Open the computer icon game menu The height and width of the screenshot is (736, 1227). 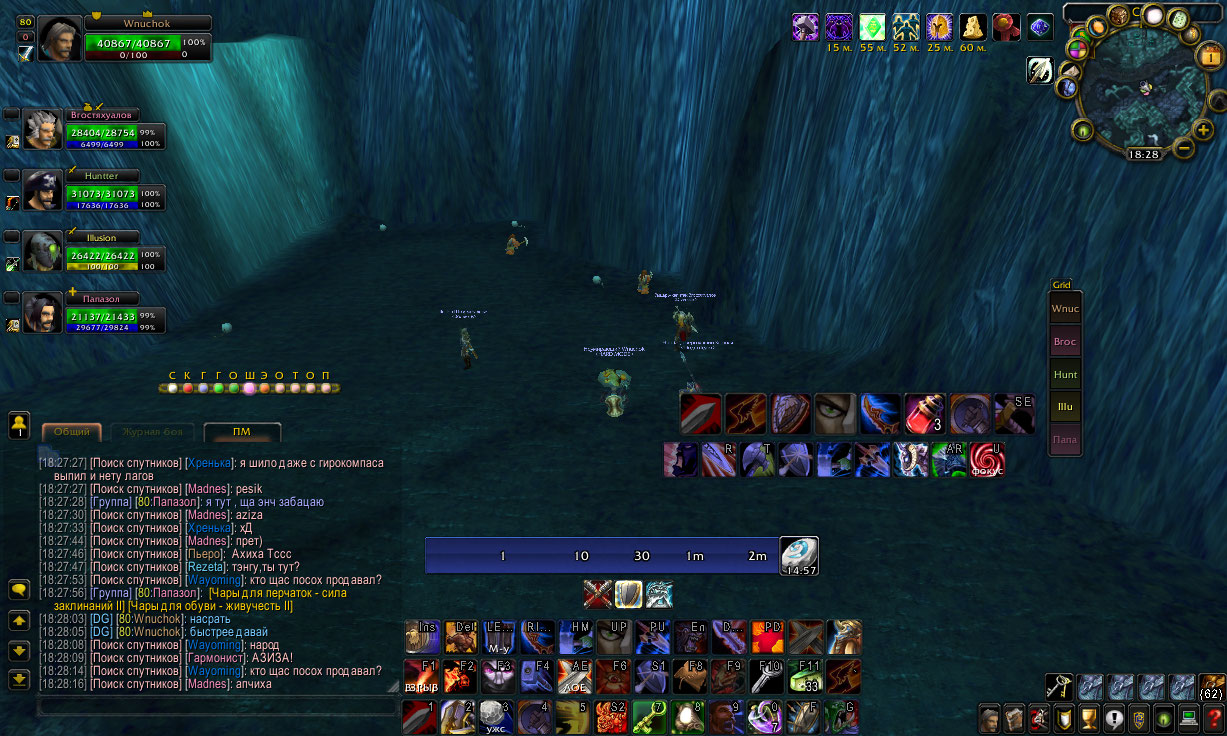pos(1188,718)
